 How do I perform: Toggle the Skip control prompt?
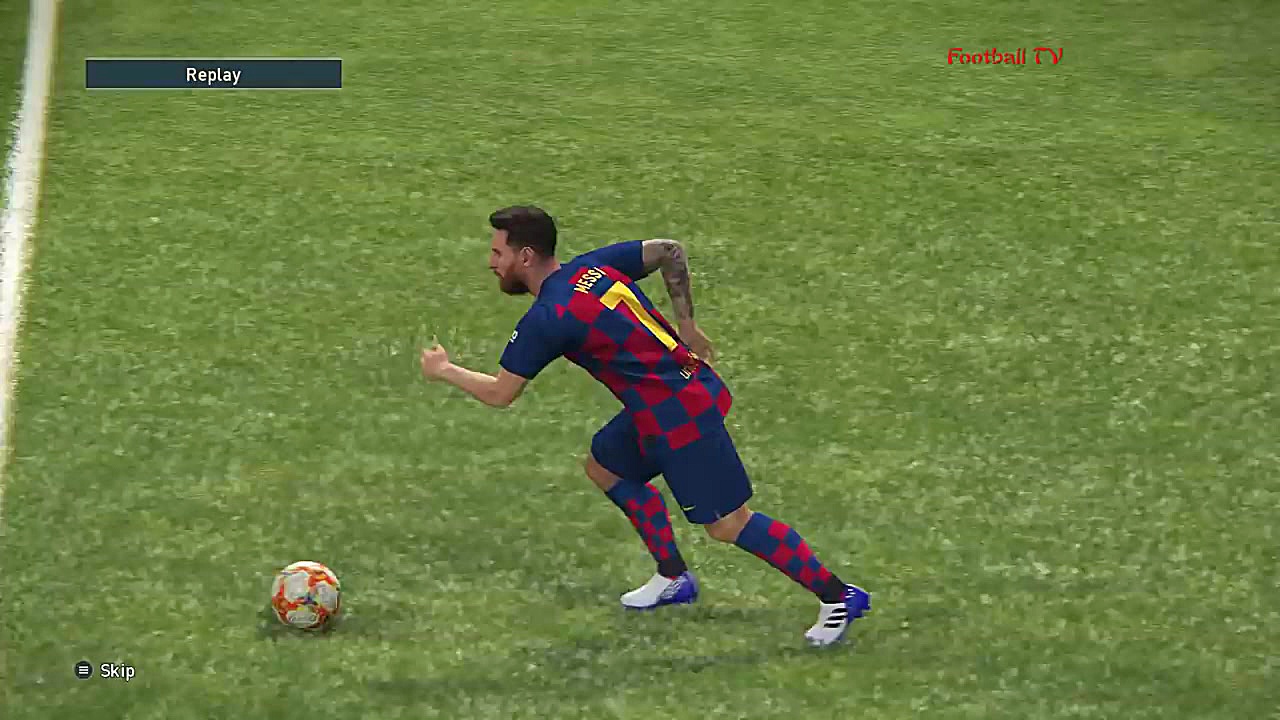click(x=117, y=671)
